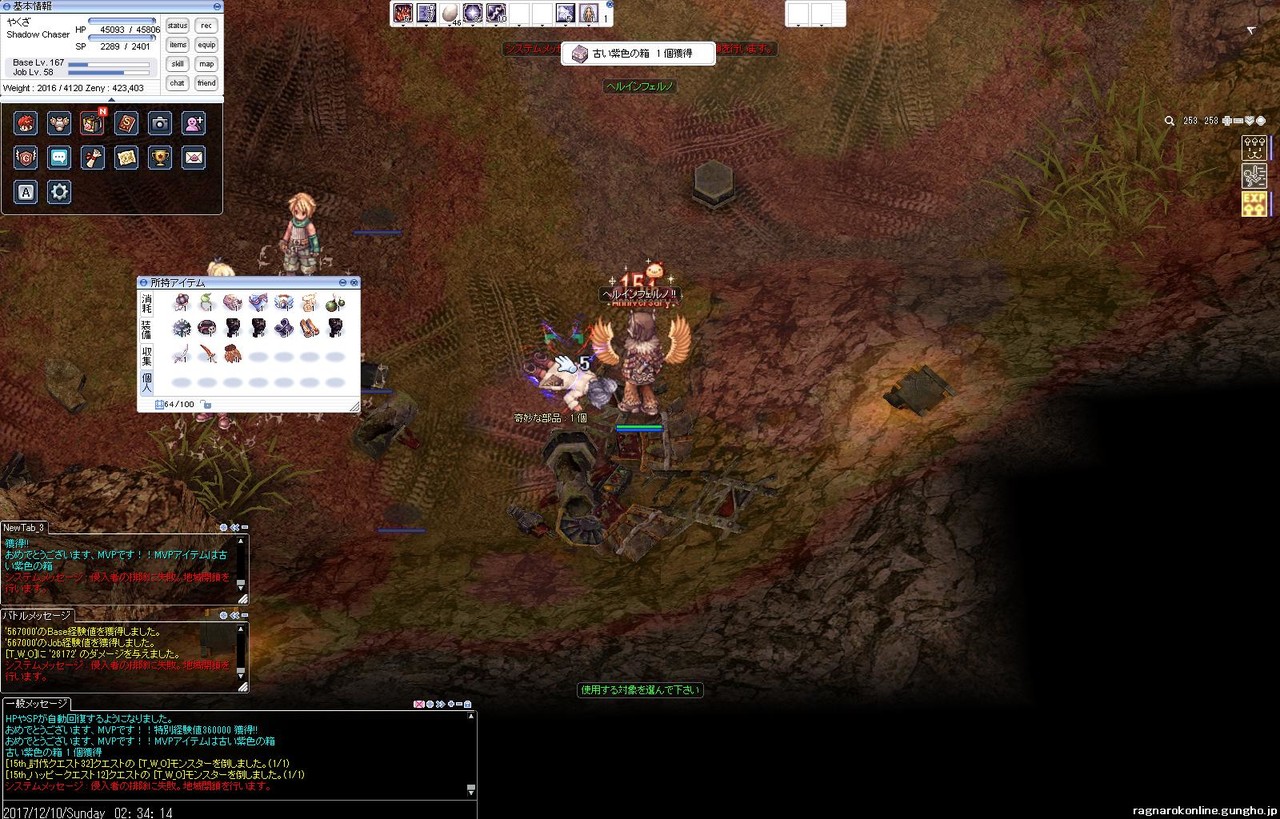
Task: Open the friend list button
Action: click(206, 83)
